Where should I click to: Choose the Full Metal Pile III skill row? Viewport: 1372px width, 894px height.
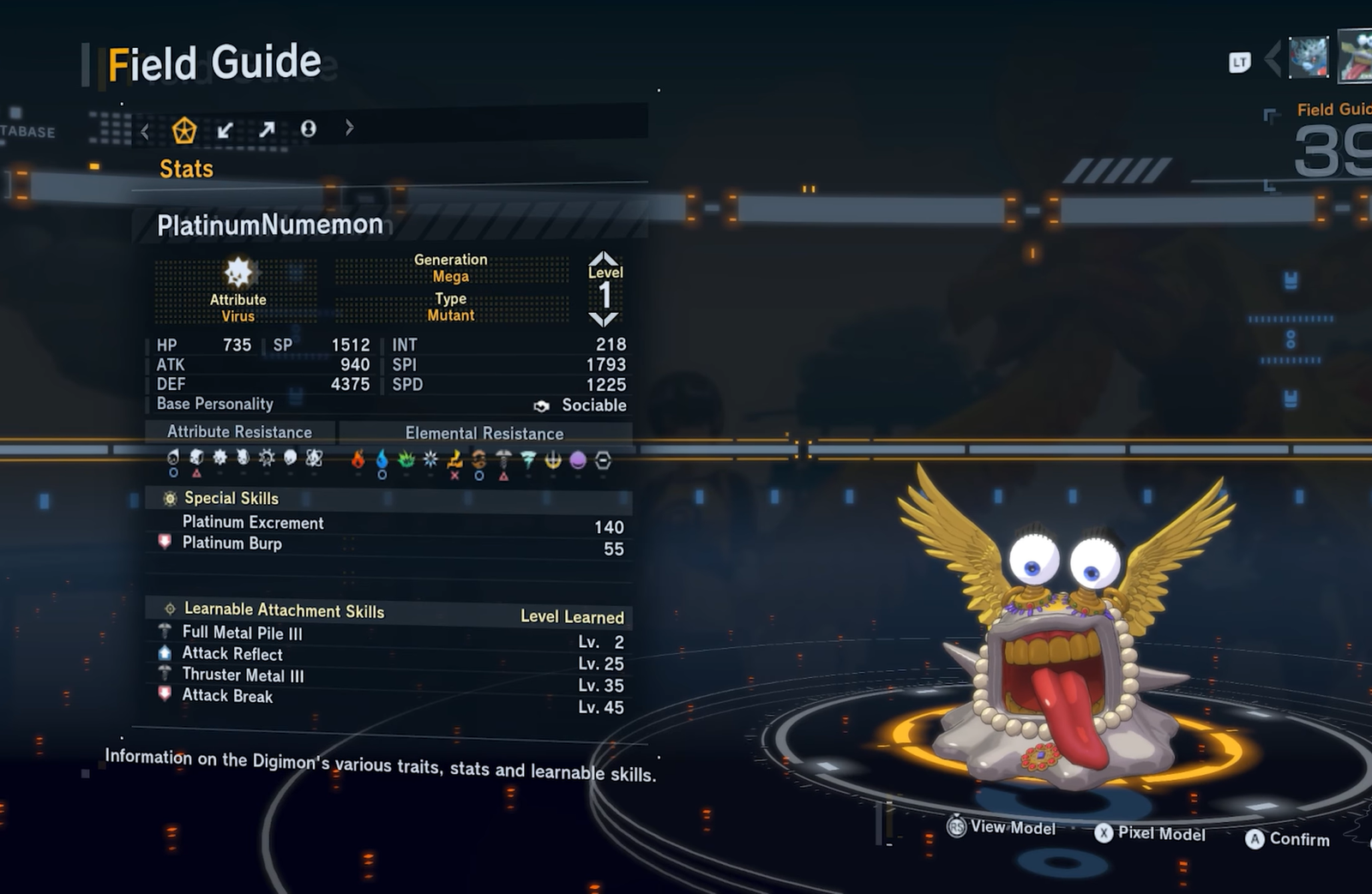[242, 633]
